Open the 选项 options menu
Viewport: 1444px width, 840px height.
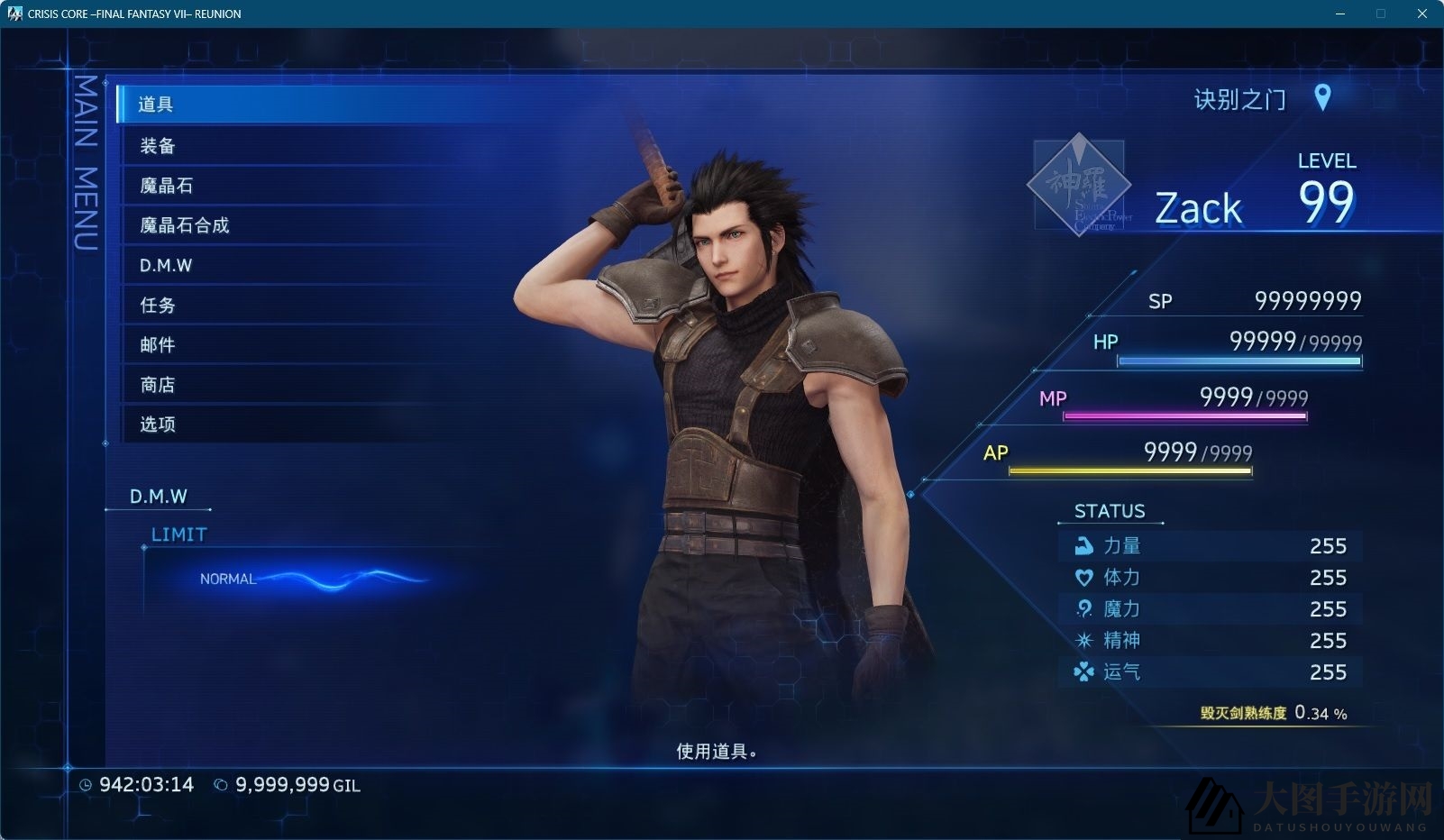[158, 425]
